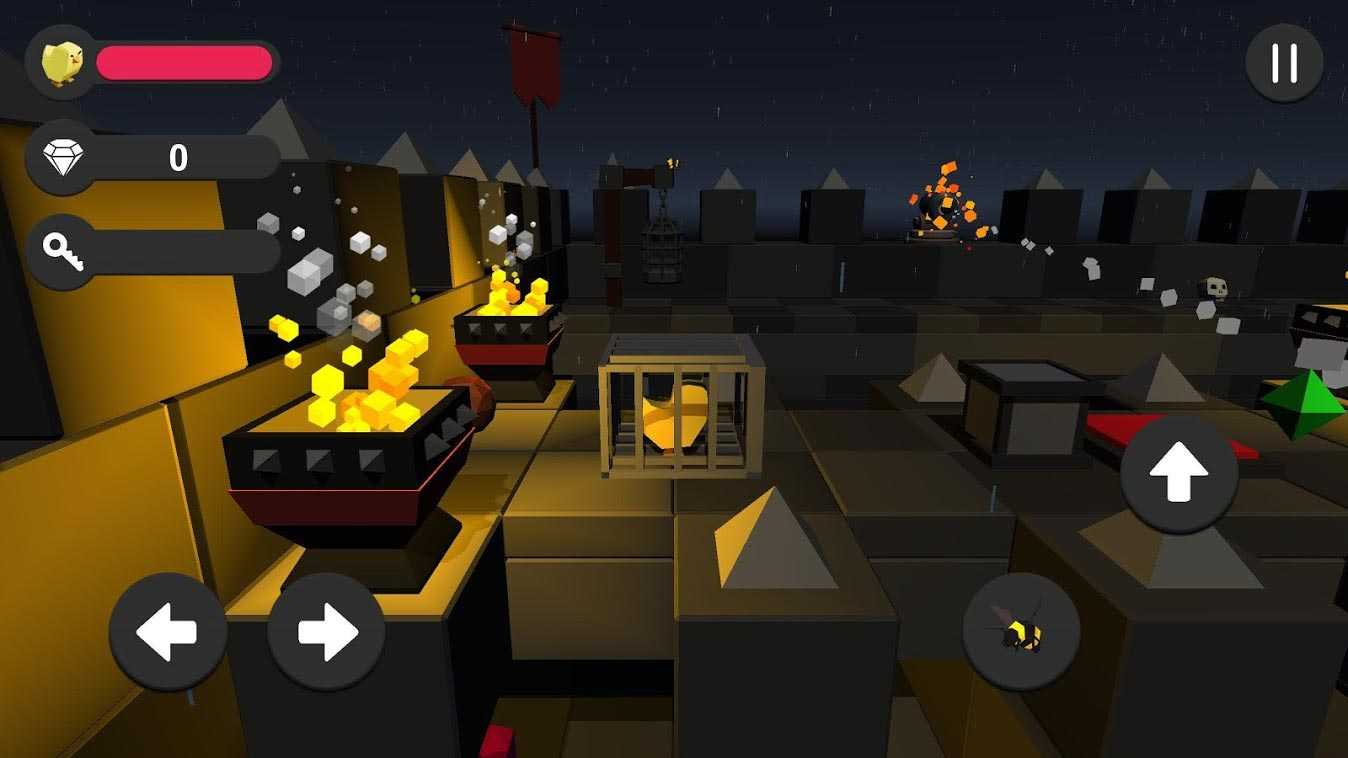Hit the up arrow jump button
This screenshot has width=1348, height=758.
click(x=1179, y=475)
